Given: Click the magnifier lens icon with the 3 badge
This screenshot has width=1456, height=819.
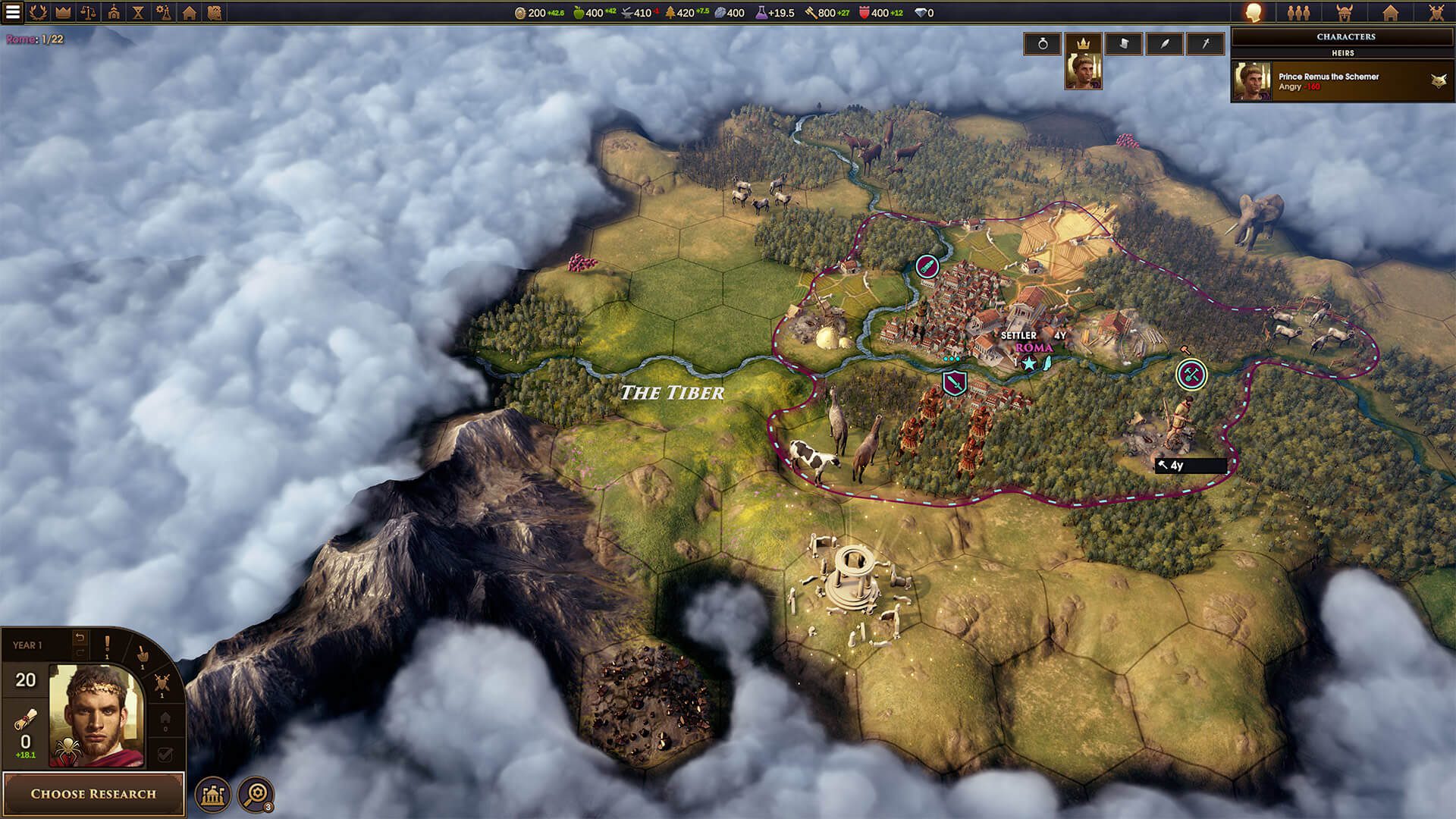Looking at the screenshot, I should click(x=257, y=794).
